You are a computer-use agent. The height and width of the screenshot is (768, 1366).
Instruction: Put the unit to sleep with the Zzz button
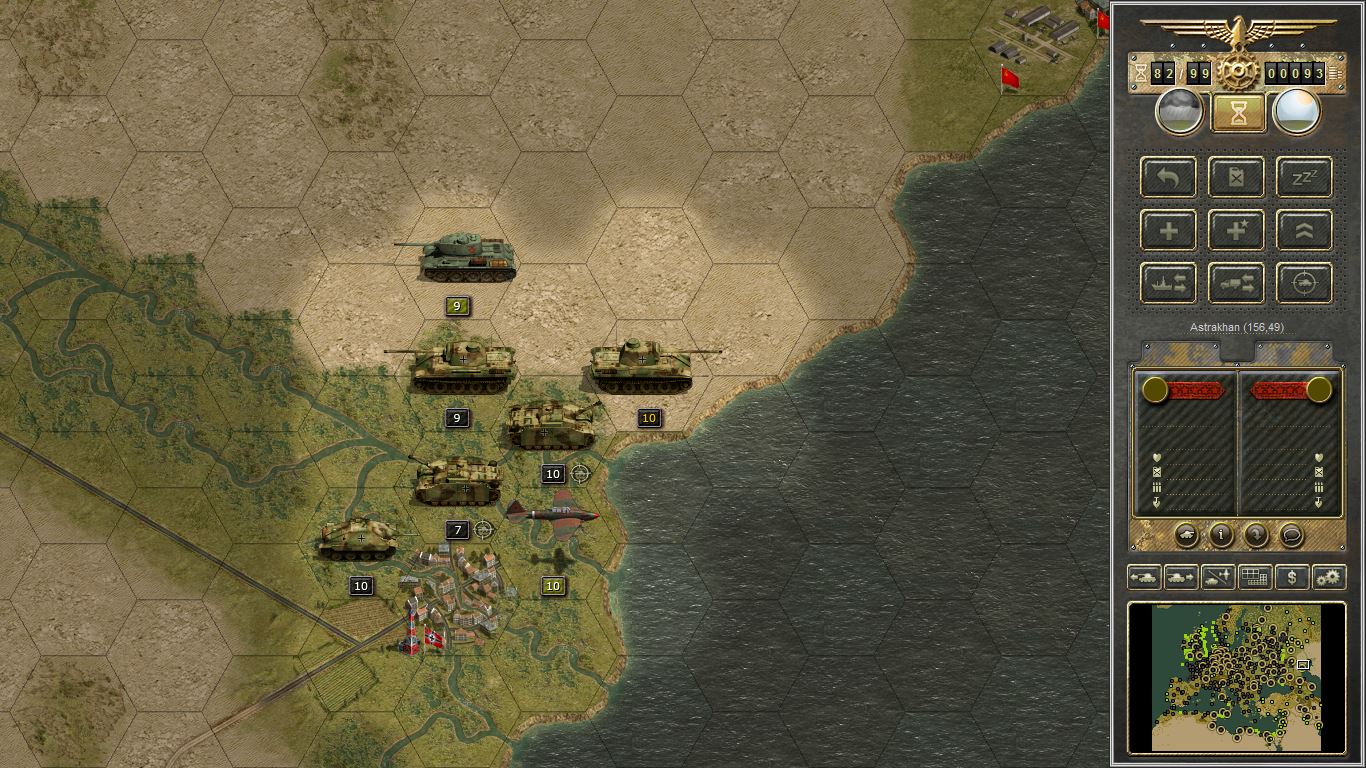click(x=1304, y=177)
